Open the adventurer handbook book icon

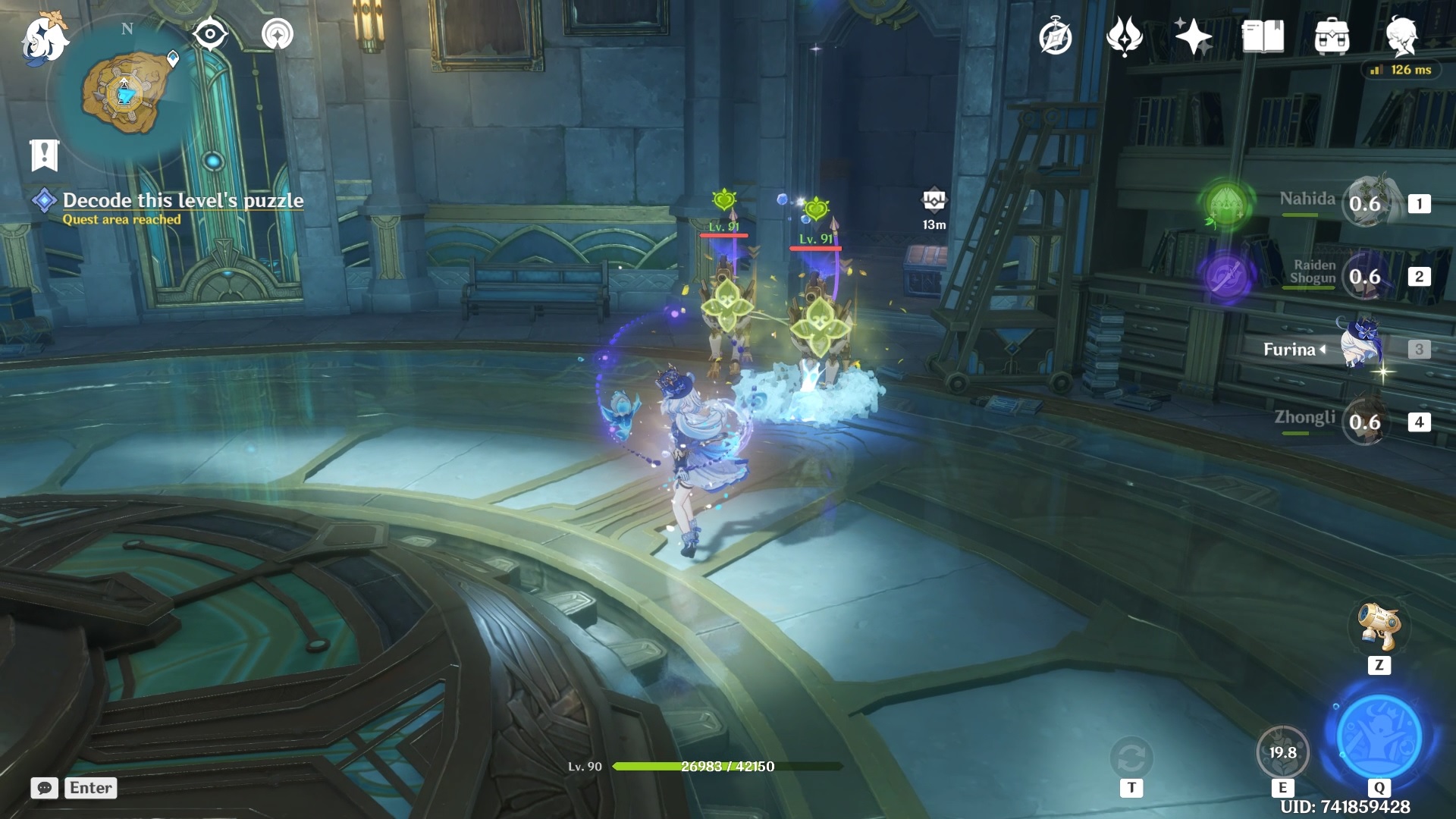click(x=1263, y=36)
